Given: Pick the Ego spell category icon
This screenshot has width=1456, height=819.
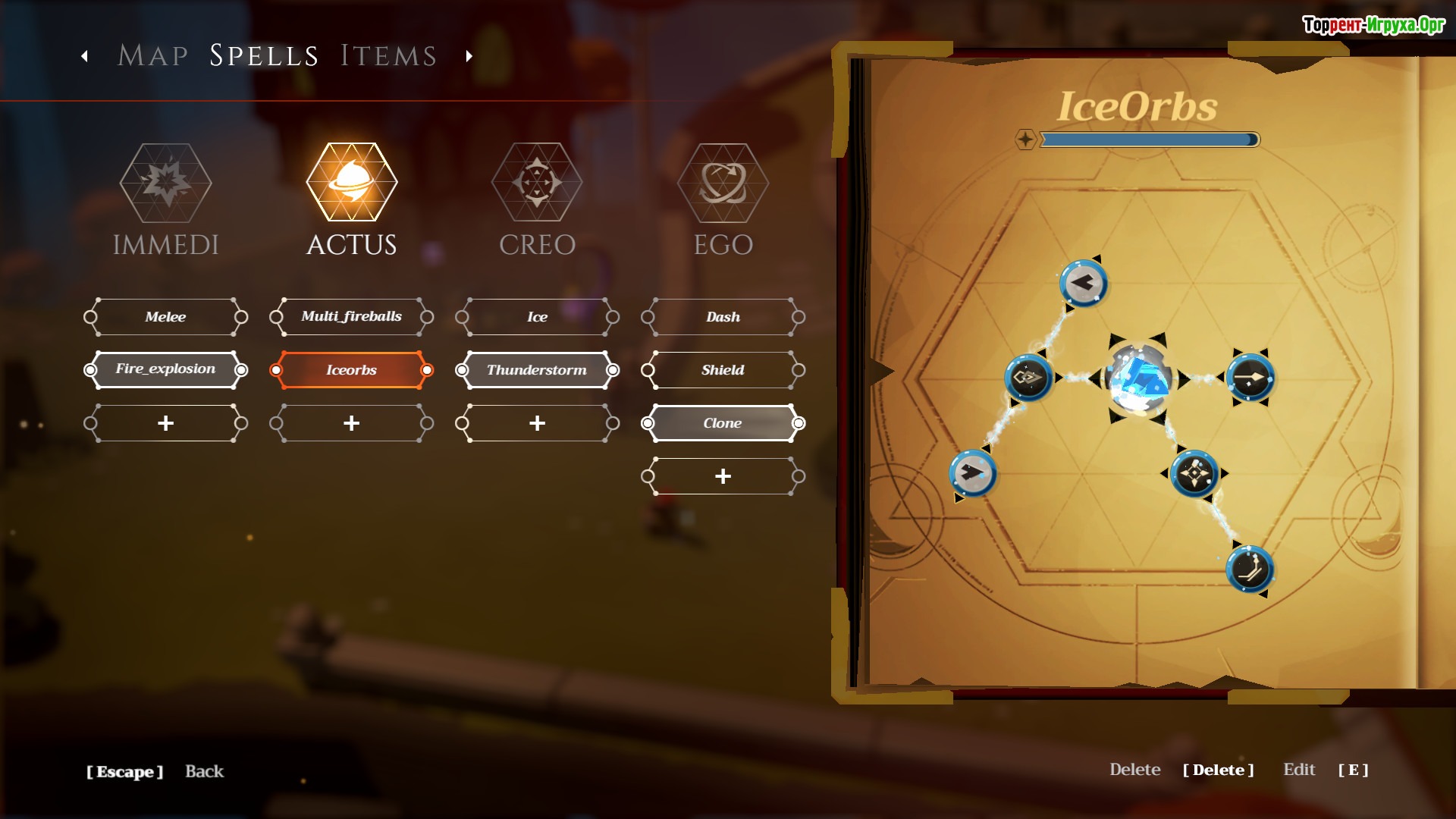Looking at the screenshot, I should click(723, 183).
